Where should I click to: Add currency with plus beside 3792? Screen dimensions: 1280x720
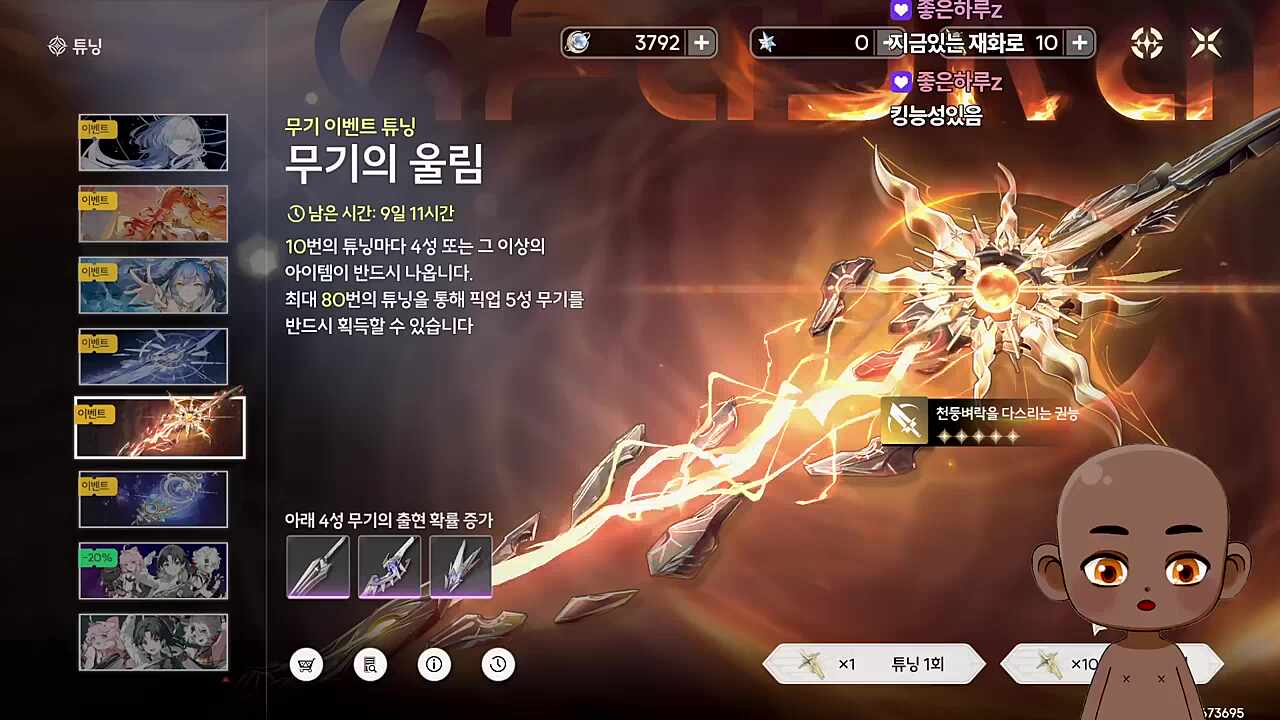pos(700,42)
